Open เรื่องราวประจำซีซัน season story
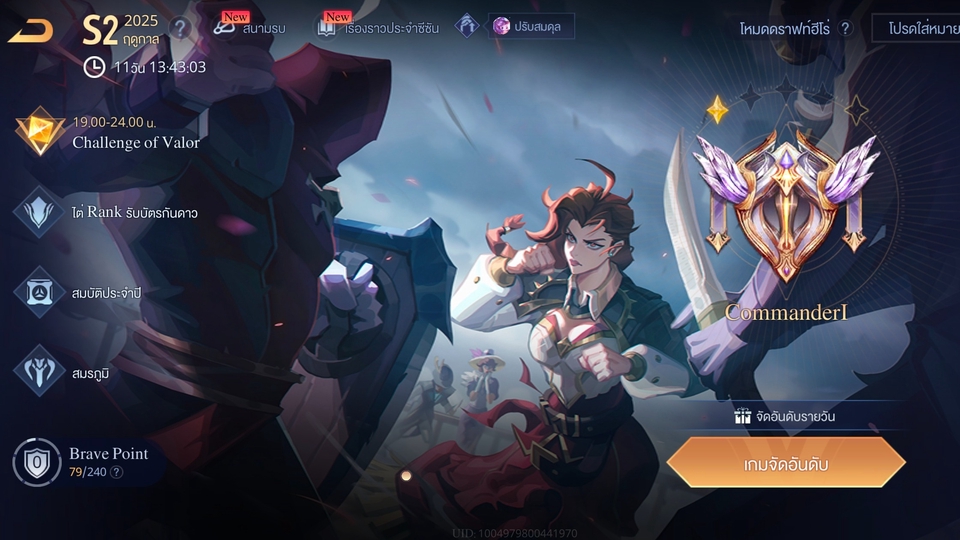 point(377,27)
